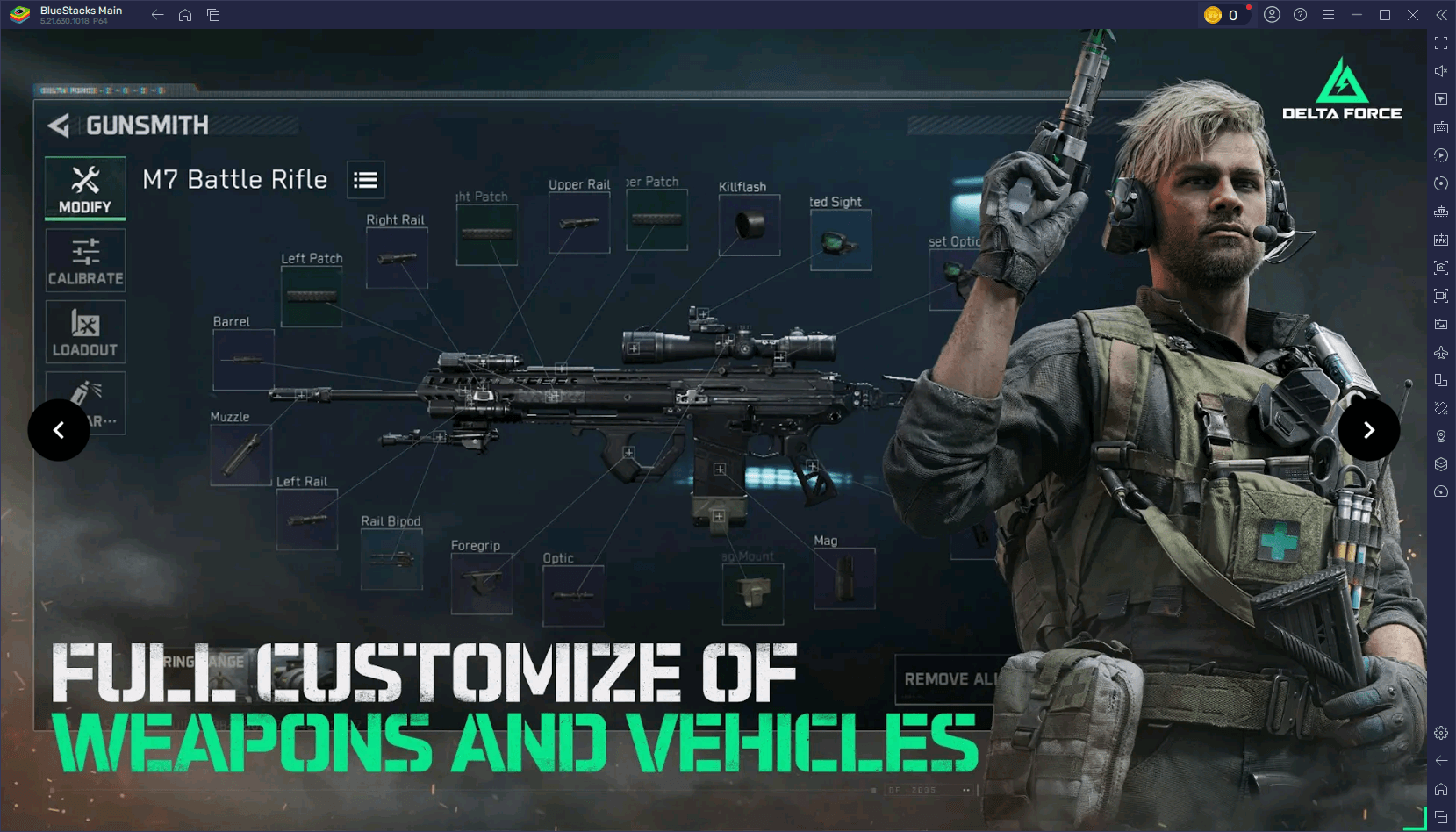Screen dimensions: 1456x832
Task: Open the keyboard game controls tool
Action: [x=1440, y=126]
